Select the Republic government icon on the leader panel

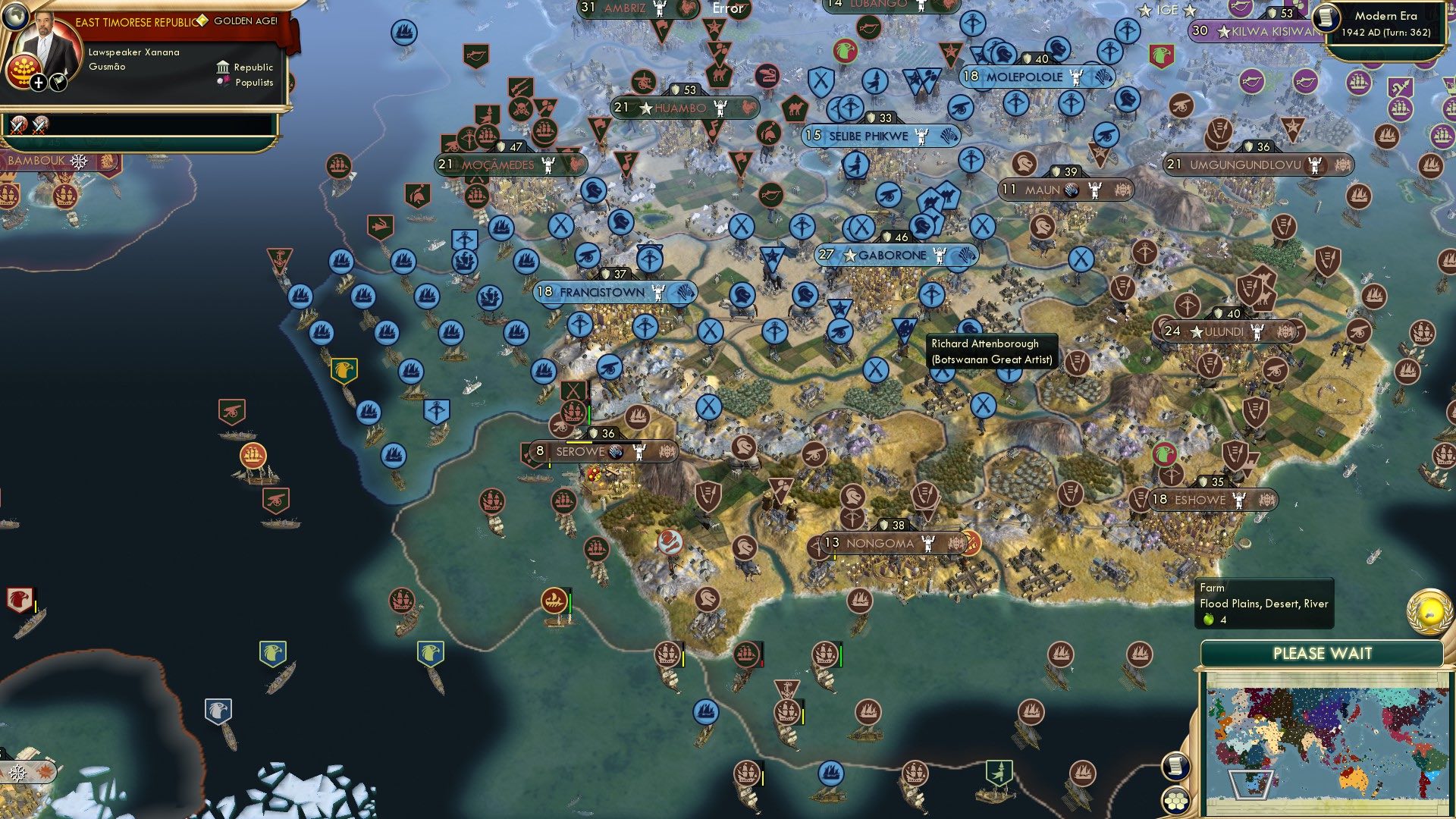click(223, 67)
